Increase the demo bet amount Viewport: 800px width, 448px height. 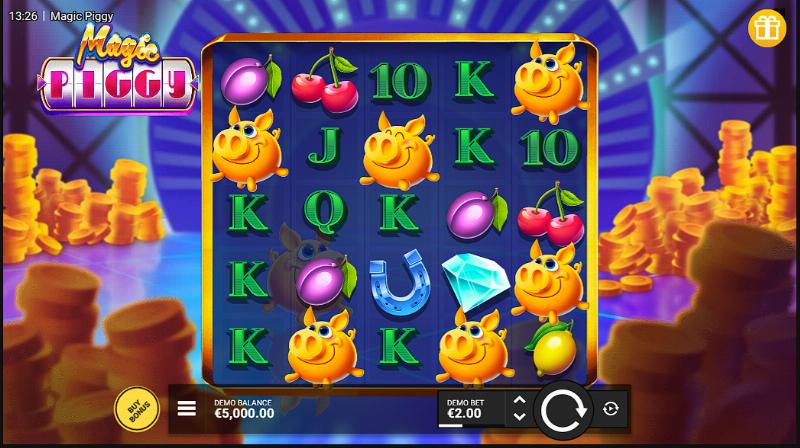[x=518, y=400]
